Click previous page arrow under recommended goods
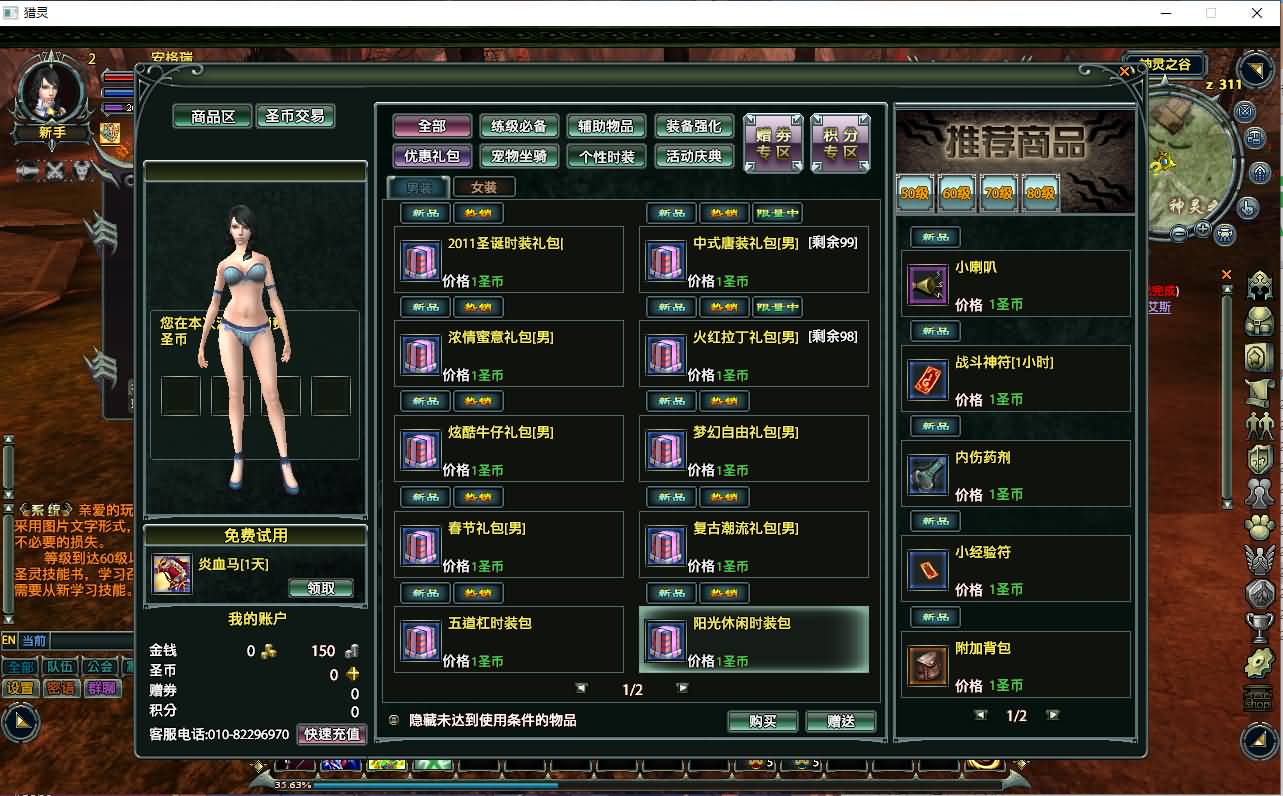This screenshot has width=1283, height=796. (979, 715)
